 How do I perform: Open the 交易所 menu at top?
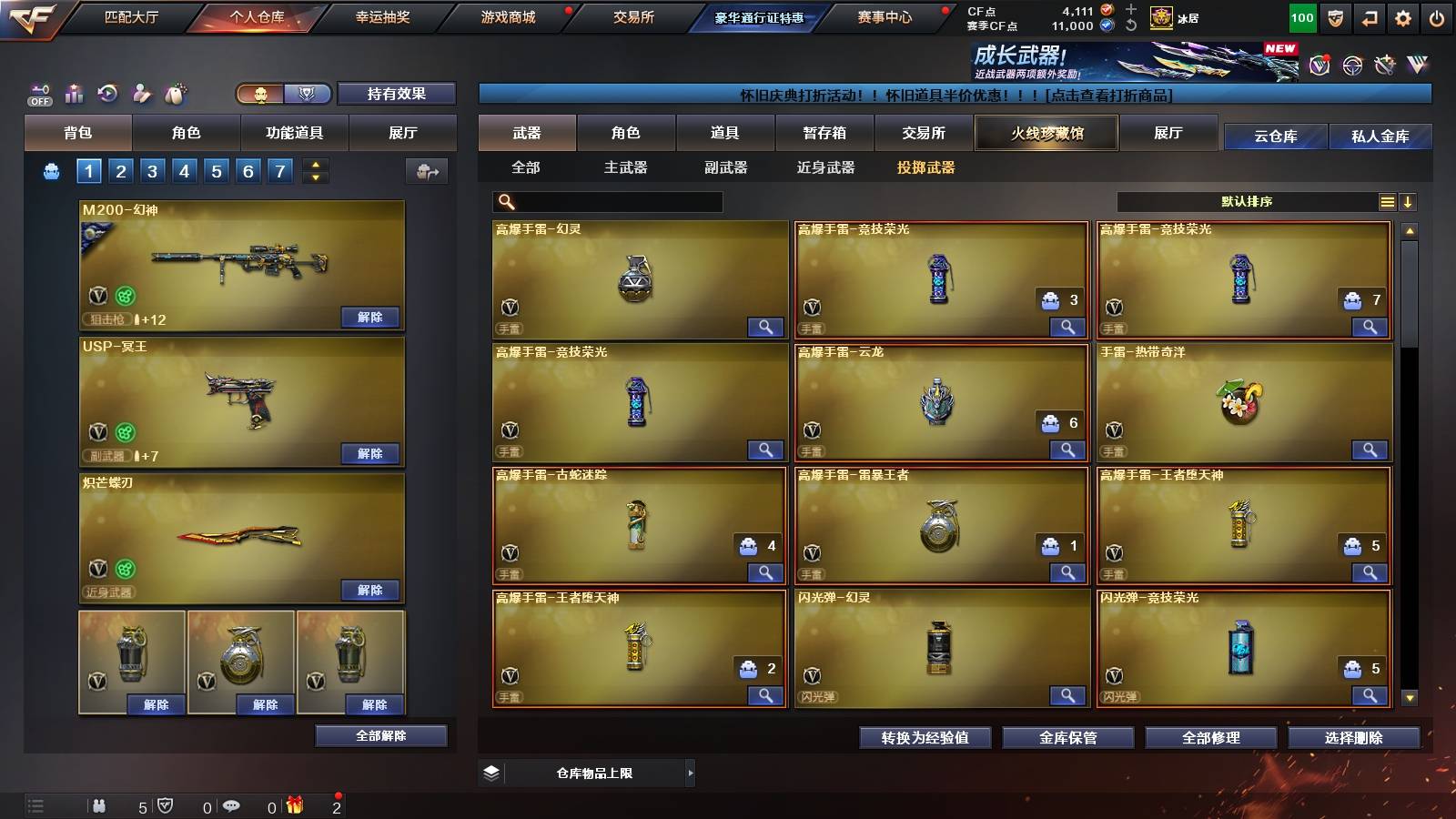pyautogui.click(x=633, y=16)
